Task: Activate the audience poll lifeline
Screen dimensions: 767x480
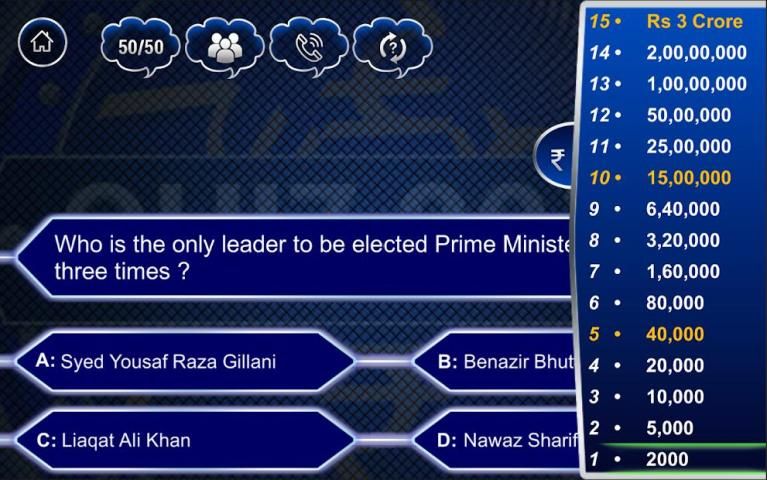Action: tap(224, 46)
